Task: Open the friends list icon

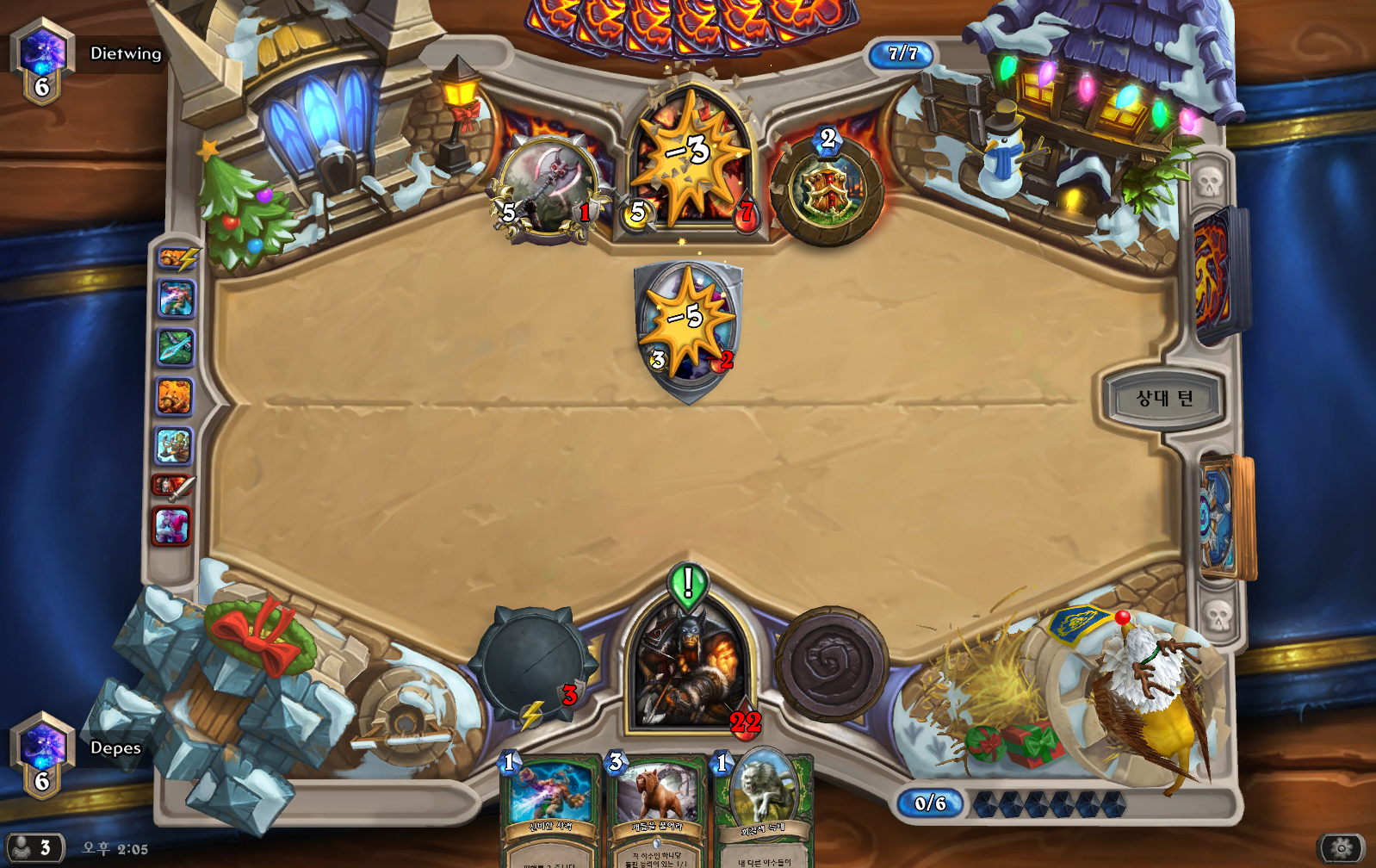Action: 33,848
